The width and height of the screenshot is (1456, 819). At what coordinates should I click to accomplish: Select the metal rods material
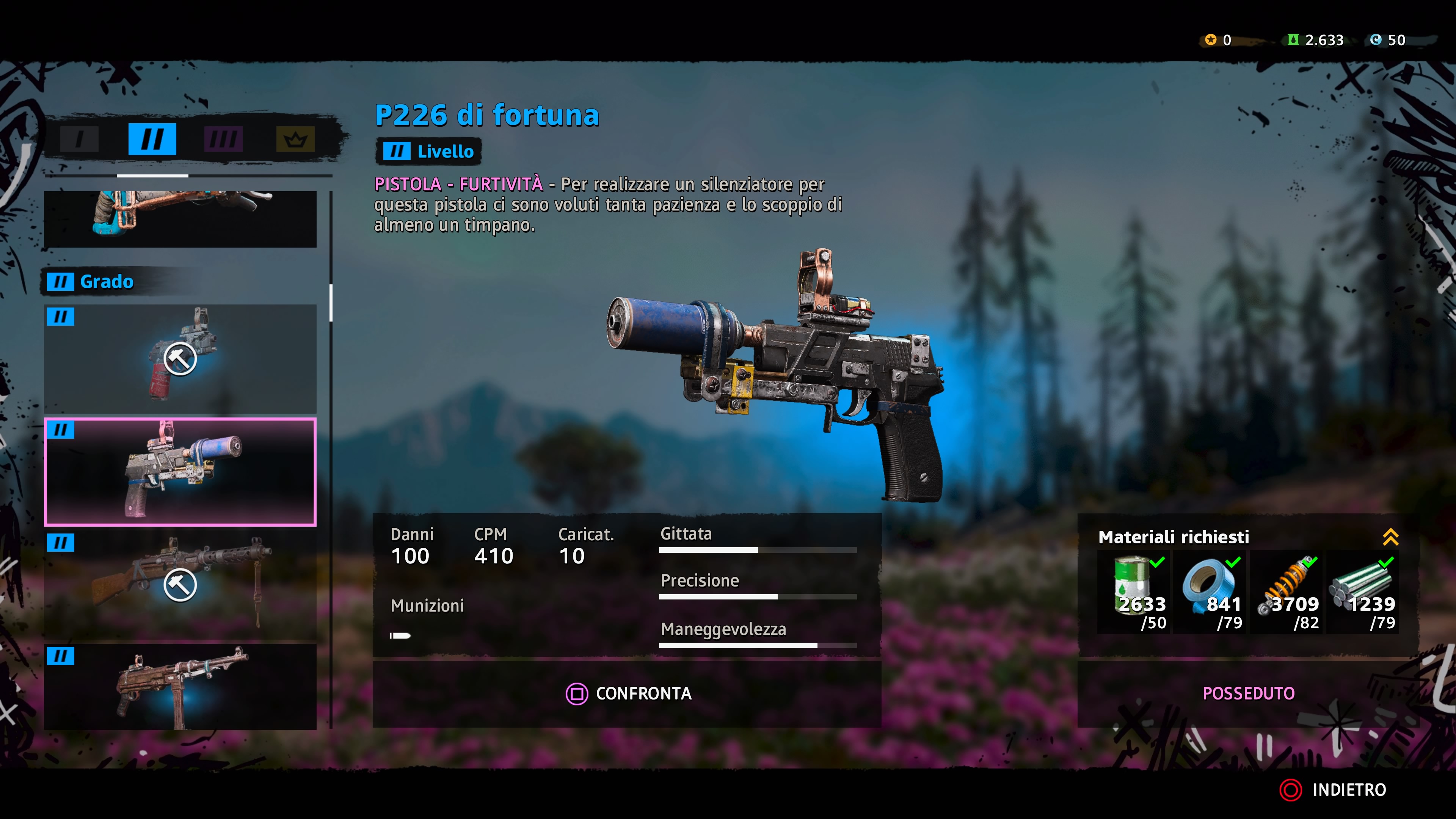pos(1363,592)
